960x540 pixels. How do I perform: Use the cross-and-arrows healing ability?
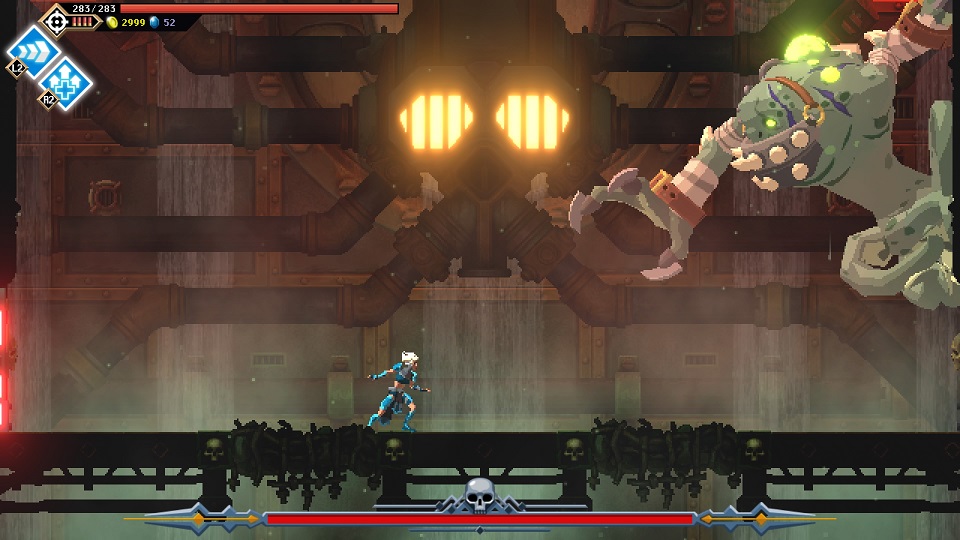[x=66, y=80]
